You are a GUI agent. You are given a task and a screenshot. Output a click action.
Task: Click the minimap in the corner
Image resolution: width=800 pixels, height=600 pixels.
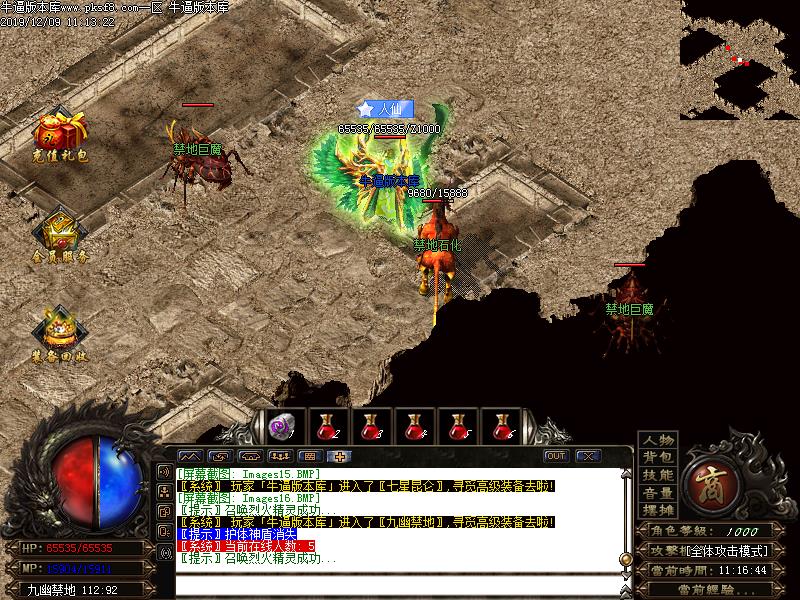coord(739,60)
